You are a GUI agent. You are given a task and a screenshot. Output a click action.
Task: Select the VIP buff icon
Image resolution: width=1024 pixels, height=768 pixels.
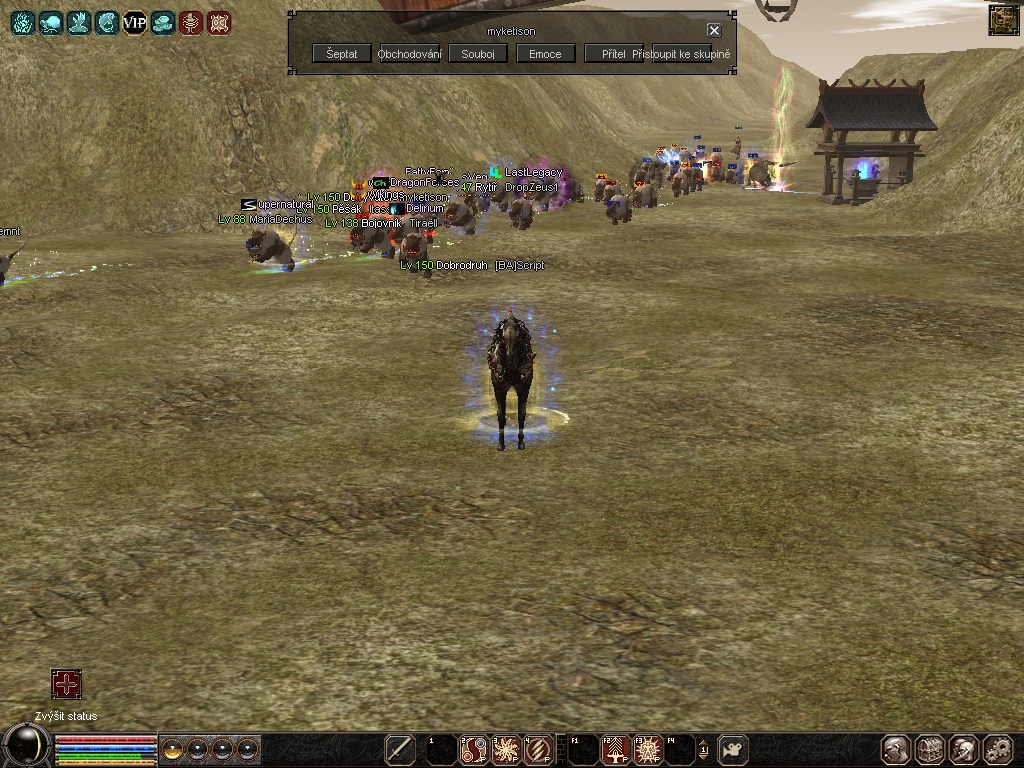[134, 22]
